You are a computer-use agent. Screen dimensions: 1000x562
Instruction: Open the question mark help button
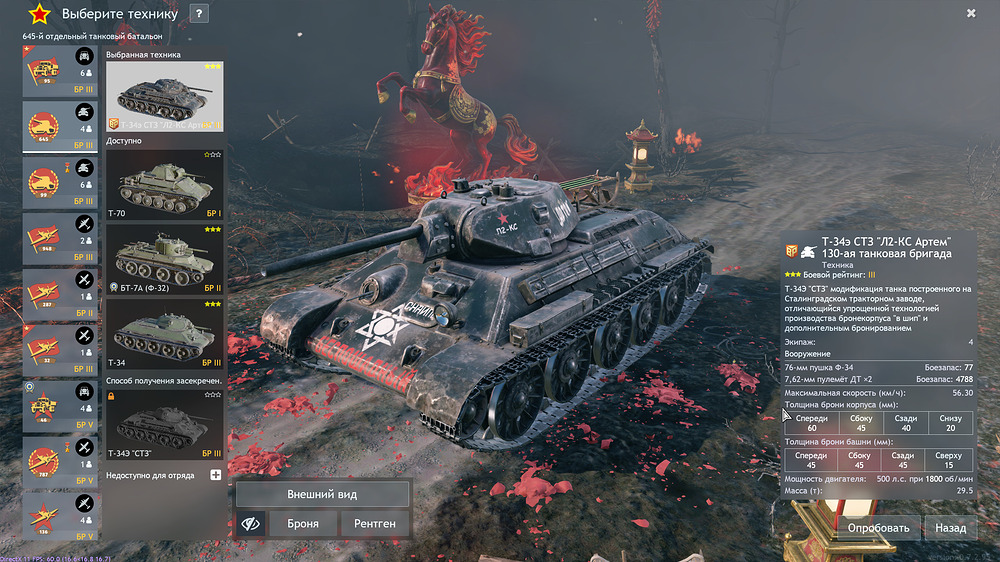tap(199, 14)
